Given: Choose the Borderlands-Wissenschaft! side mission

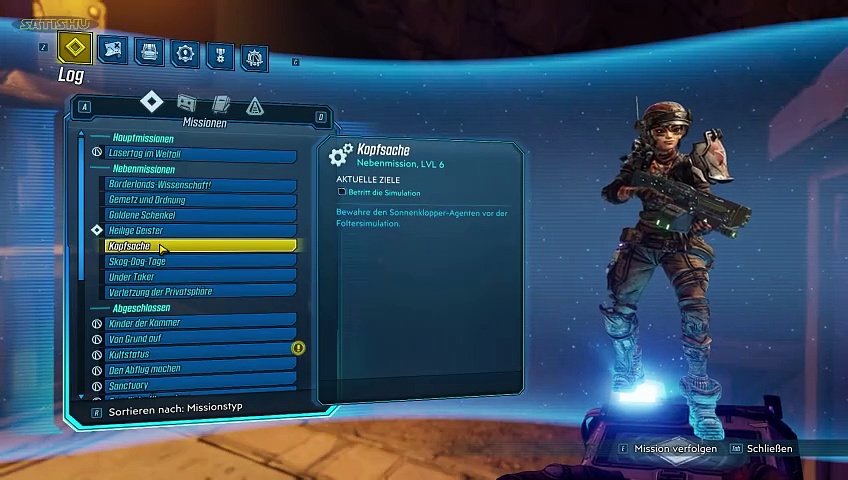Looking at the screenshot, I should 200,185.
